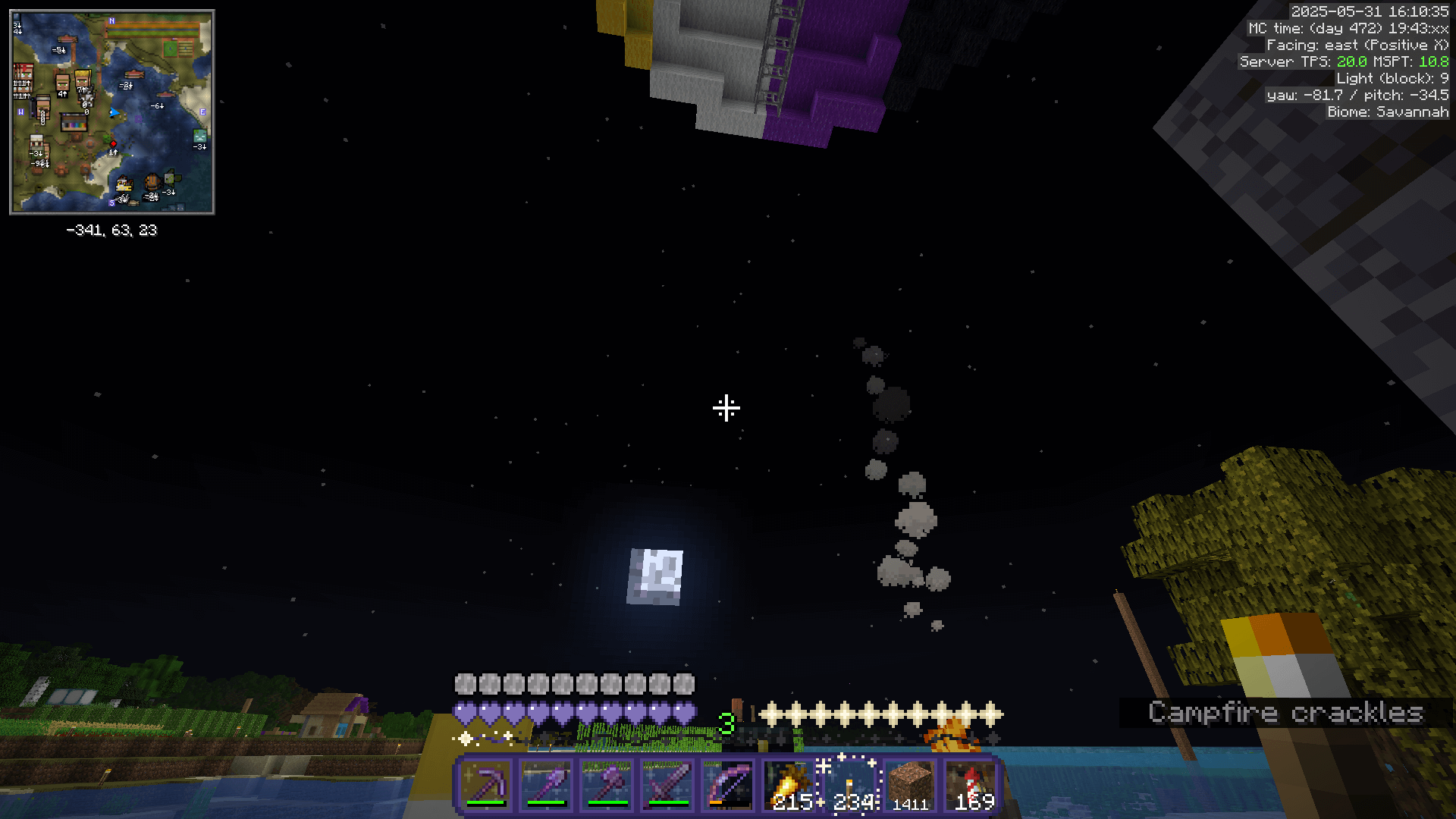Click the E compass marker on the minimap
1456x819 pixels.
[202, 111]
